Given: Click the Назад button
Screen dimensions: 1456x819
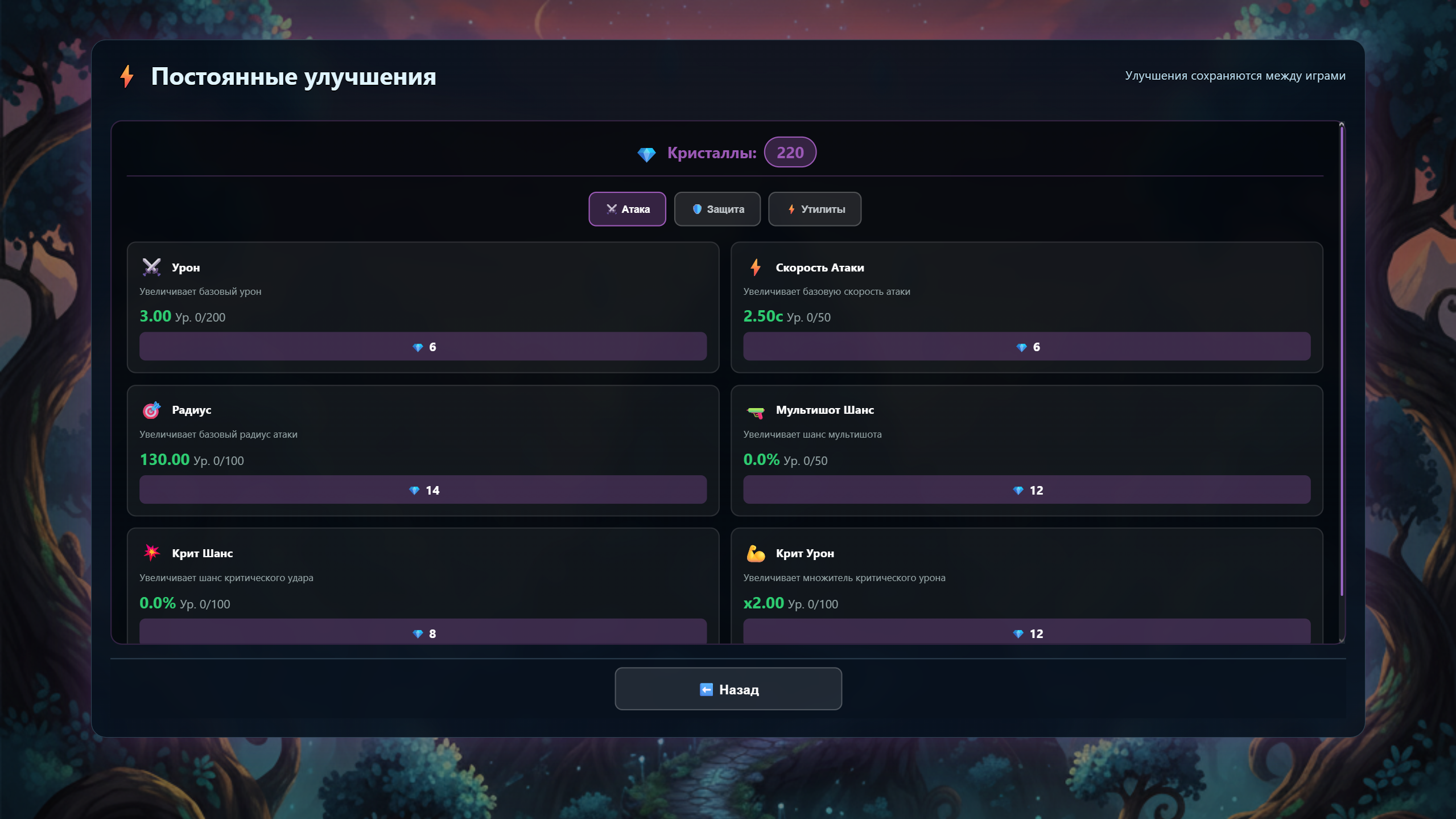Looking at the screenshot, I should click(x=728, y=689).
